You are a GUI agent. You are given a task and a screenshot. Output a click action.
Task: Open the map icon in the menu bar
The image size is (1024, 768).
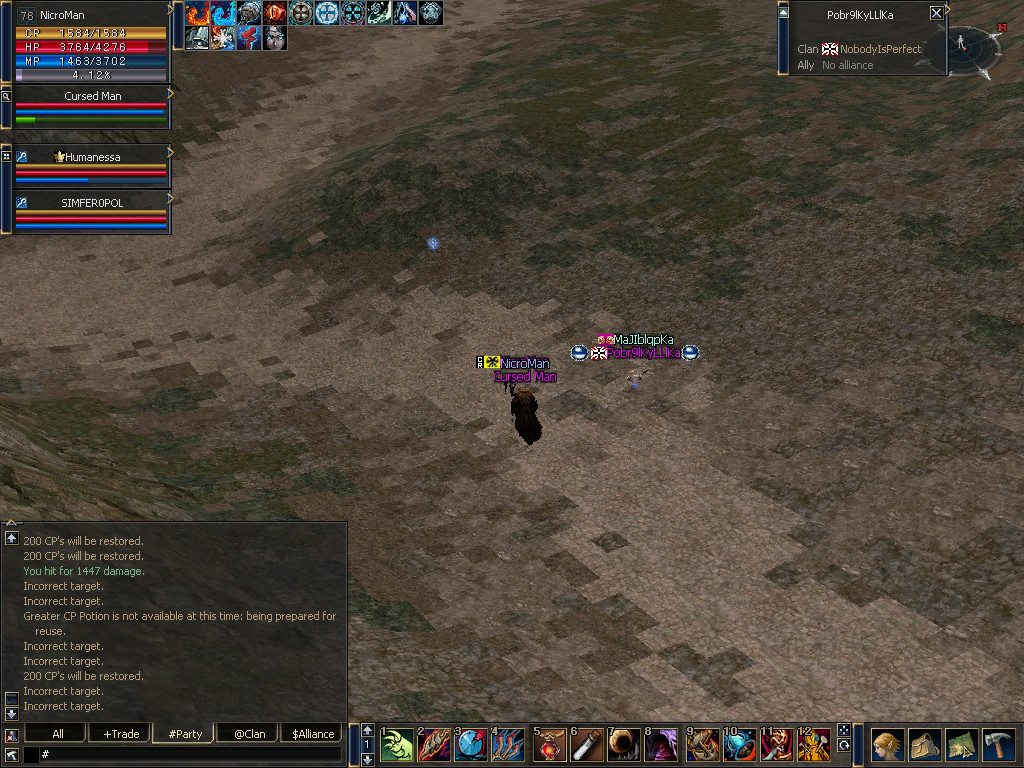pyautogui.click(x=961, y=745)
